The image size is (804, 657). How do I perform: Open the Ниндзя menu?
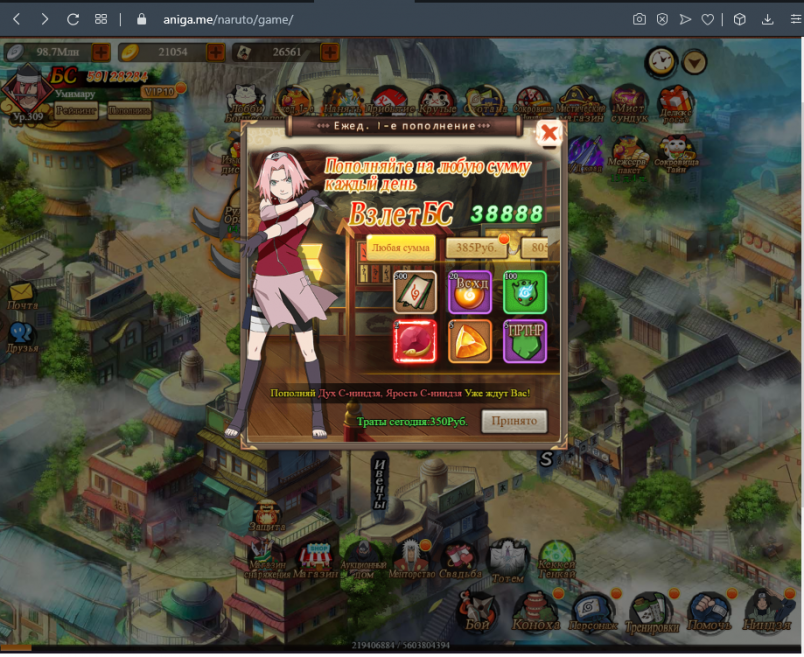pyautogui.click(x=769, y=609)
